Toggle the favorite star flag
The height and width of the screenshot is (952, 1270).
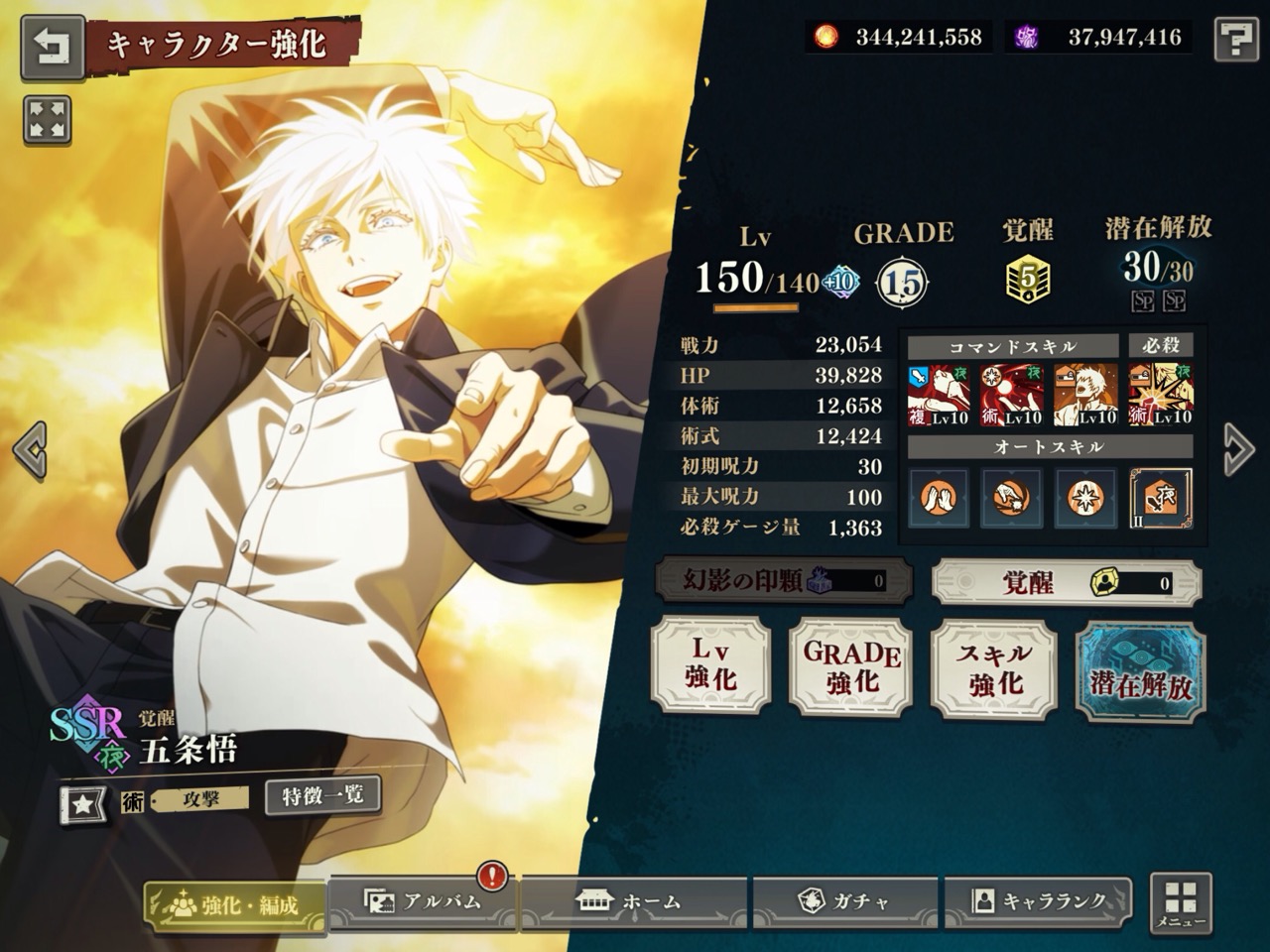(x=83, y=804)
